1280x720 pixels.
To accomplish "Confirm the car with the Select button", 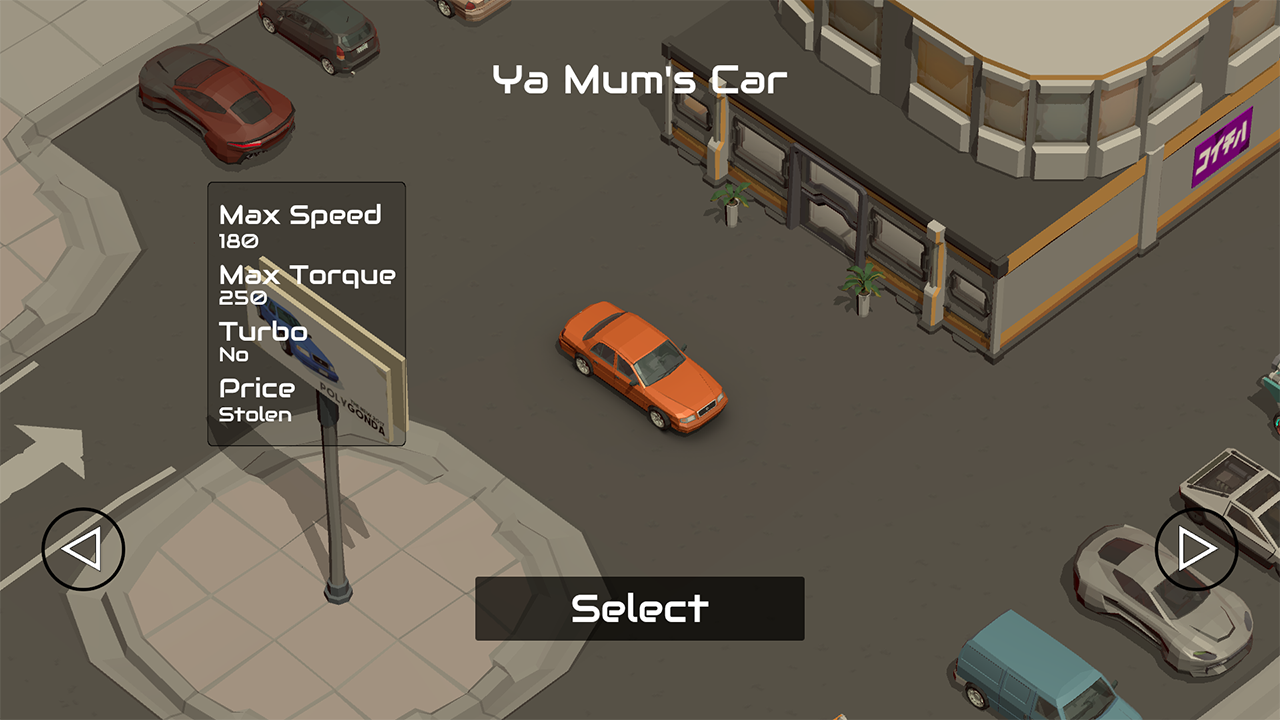I will pyautogui.click(x=639, y=608).
